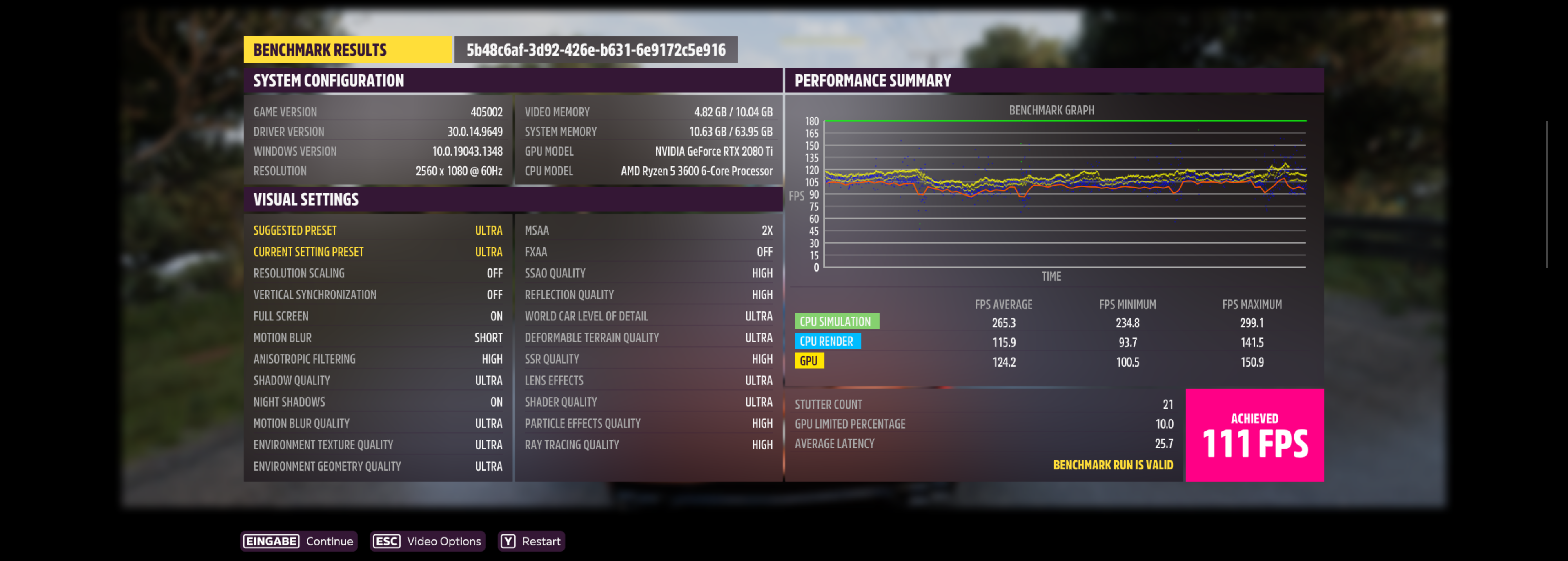Switch to the PERFORMANCE SUMMARY section
Screen dimensions: 1568x561
872,80
